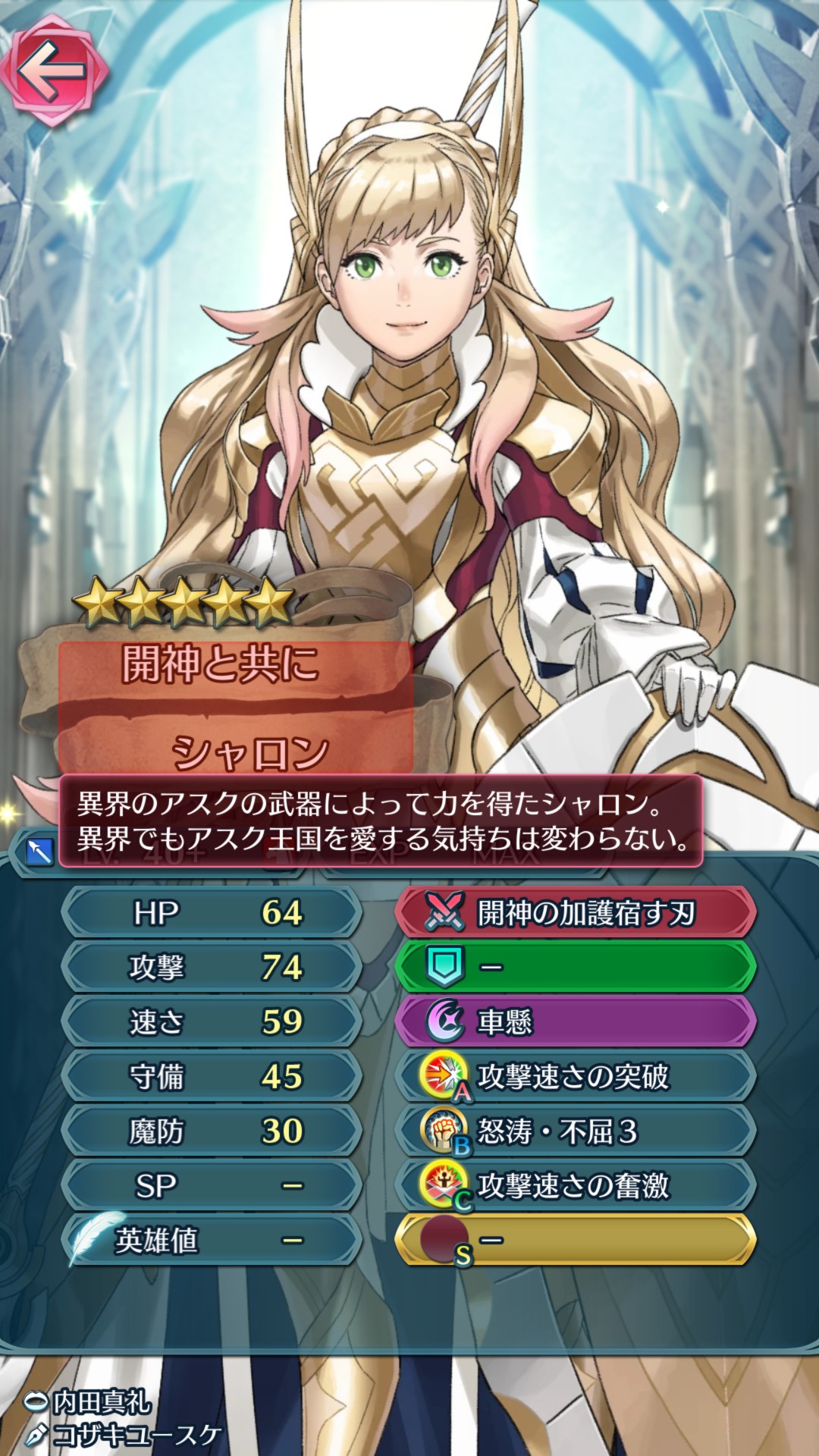Tap the pink back arrow button
819x1456 pixels.
coord(53,71)
